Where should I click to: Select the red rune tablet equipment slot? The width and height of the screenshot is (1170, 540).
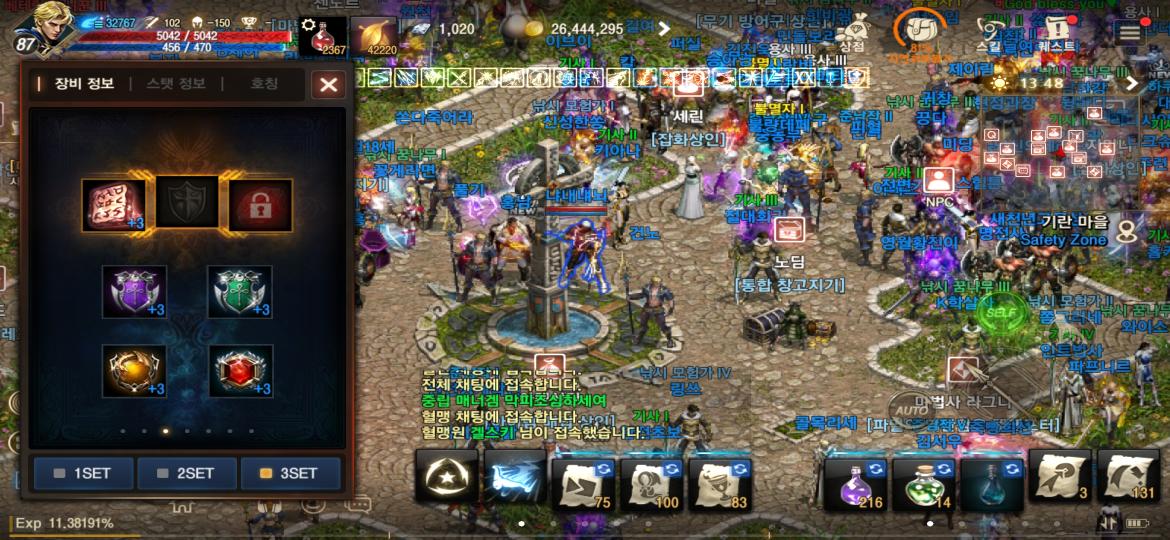coord(113,205)
